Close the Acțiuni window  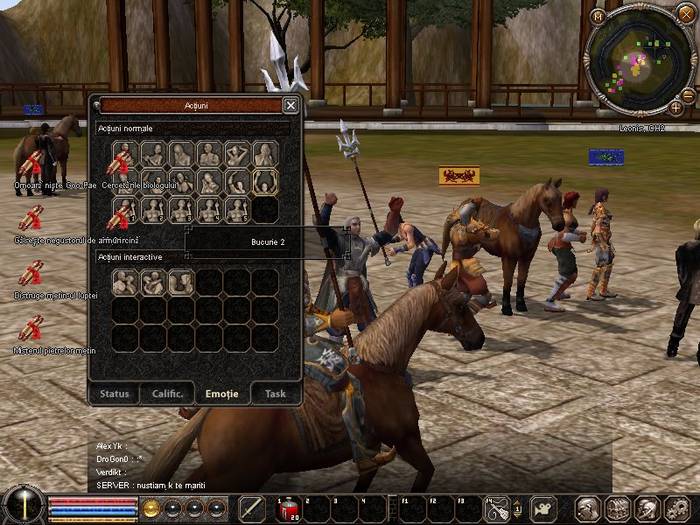click(290, 105)
